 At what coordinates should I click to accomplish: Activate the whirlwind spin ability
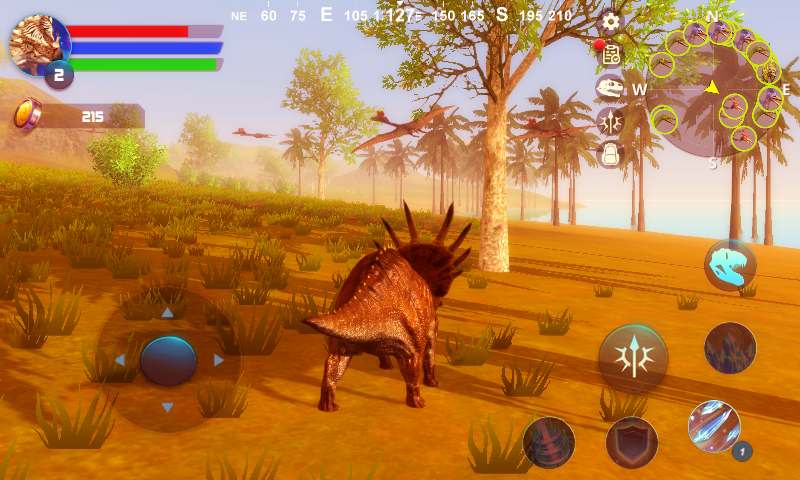click(549, 442)
